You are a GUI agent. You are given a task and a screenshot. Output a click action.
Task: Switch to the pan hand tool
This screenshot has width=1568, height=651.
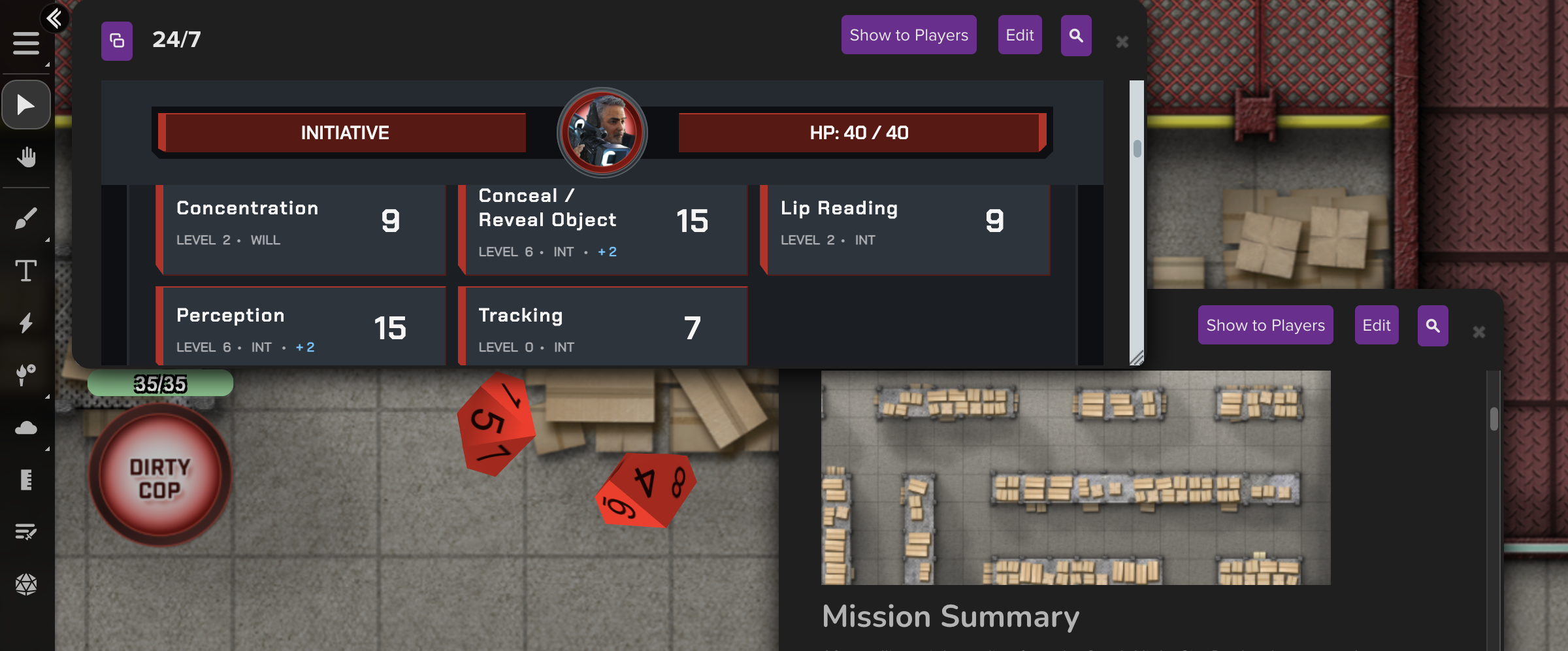(26, 157)
